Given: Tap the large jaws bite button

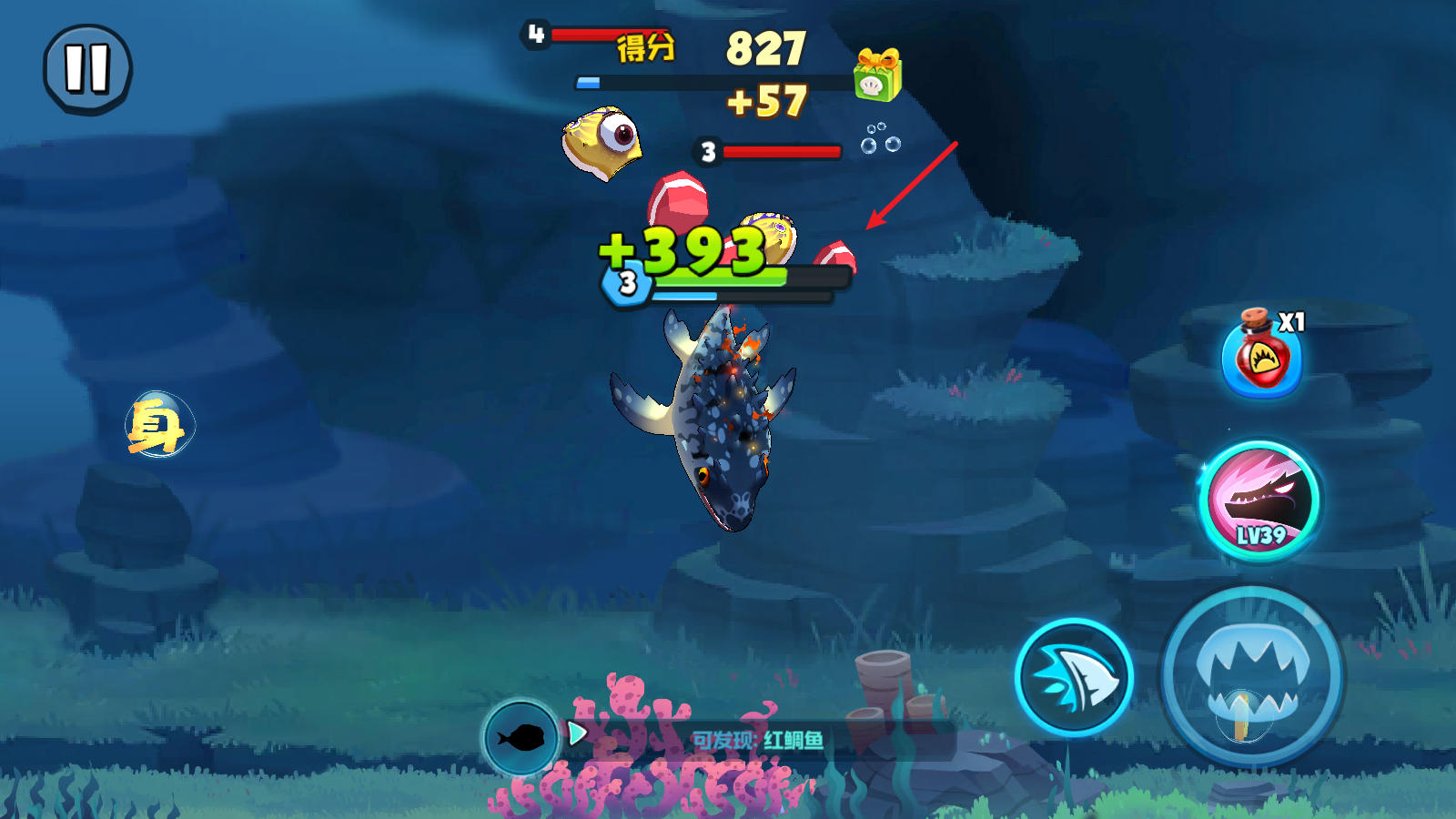Looking at the screenshot, I should [x=1251, y=678].
